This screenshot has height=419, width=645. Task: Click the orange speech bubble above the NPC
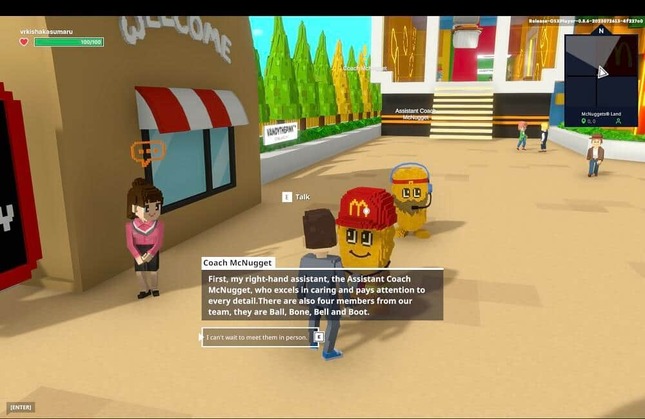tap(147, 153)
